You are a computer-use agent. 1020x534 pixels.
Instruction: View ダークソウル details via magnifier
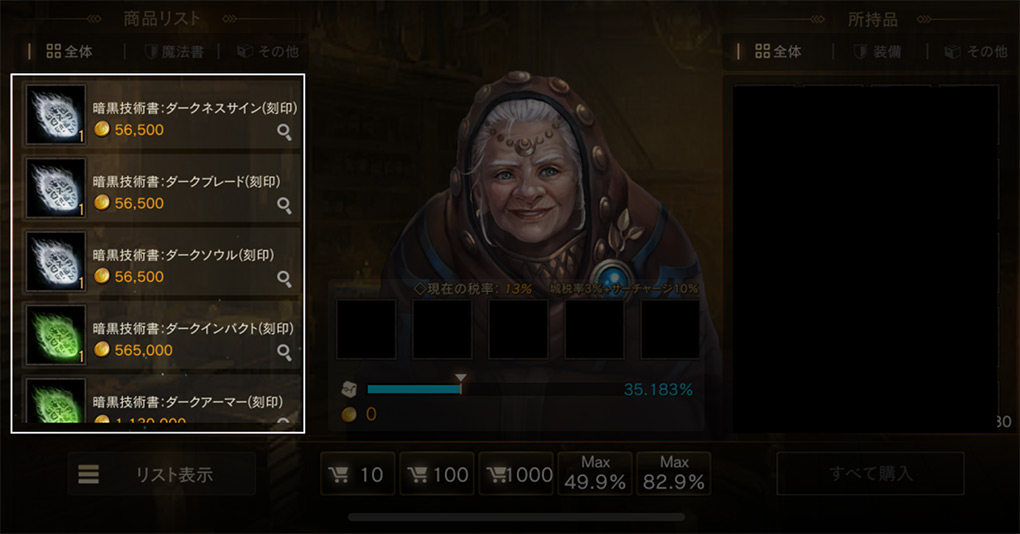[x=285, y=279]
